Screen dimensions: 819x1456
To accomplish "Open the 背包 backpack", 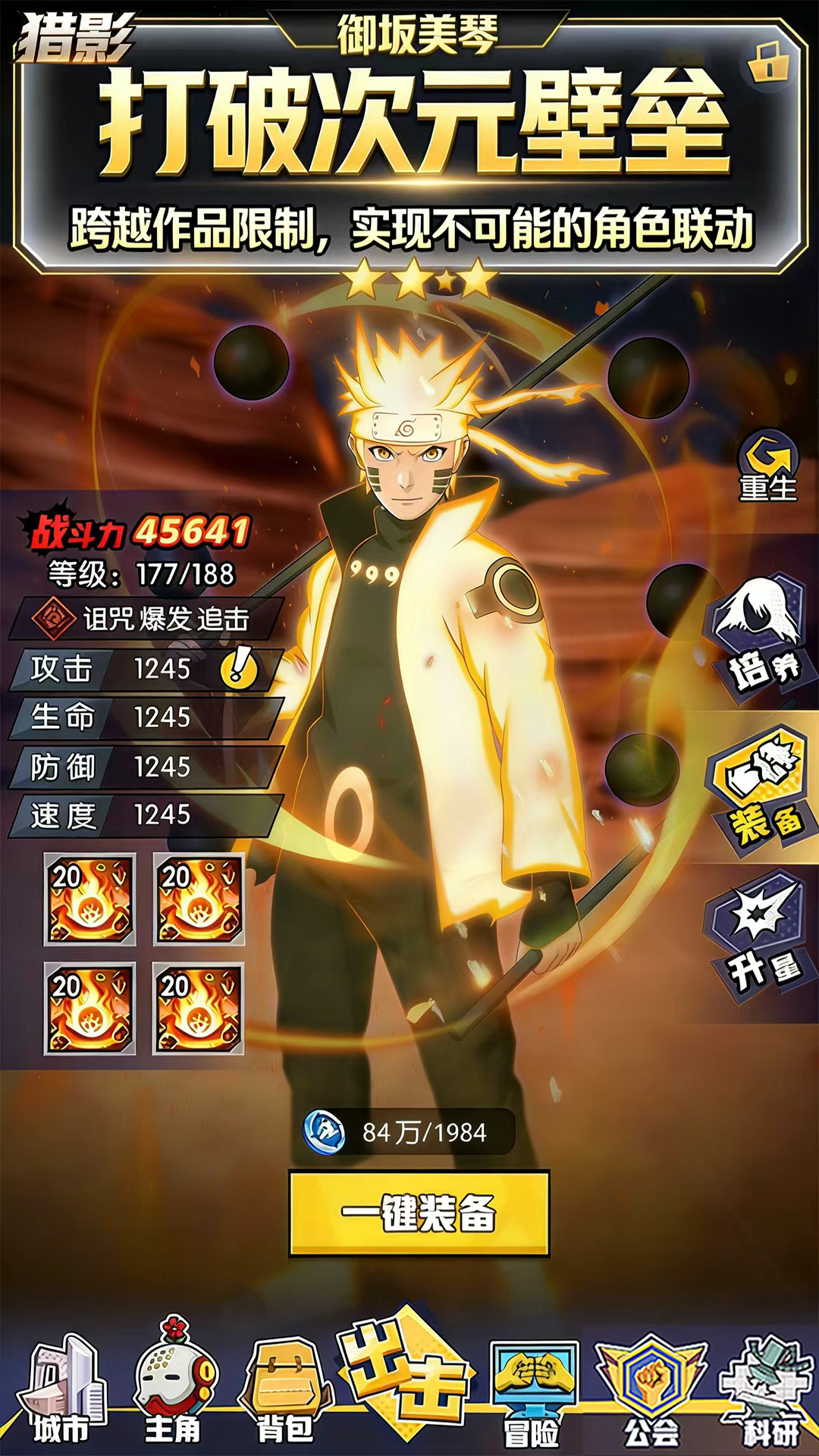I will click(x=287, y=1392).
